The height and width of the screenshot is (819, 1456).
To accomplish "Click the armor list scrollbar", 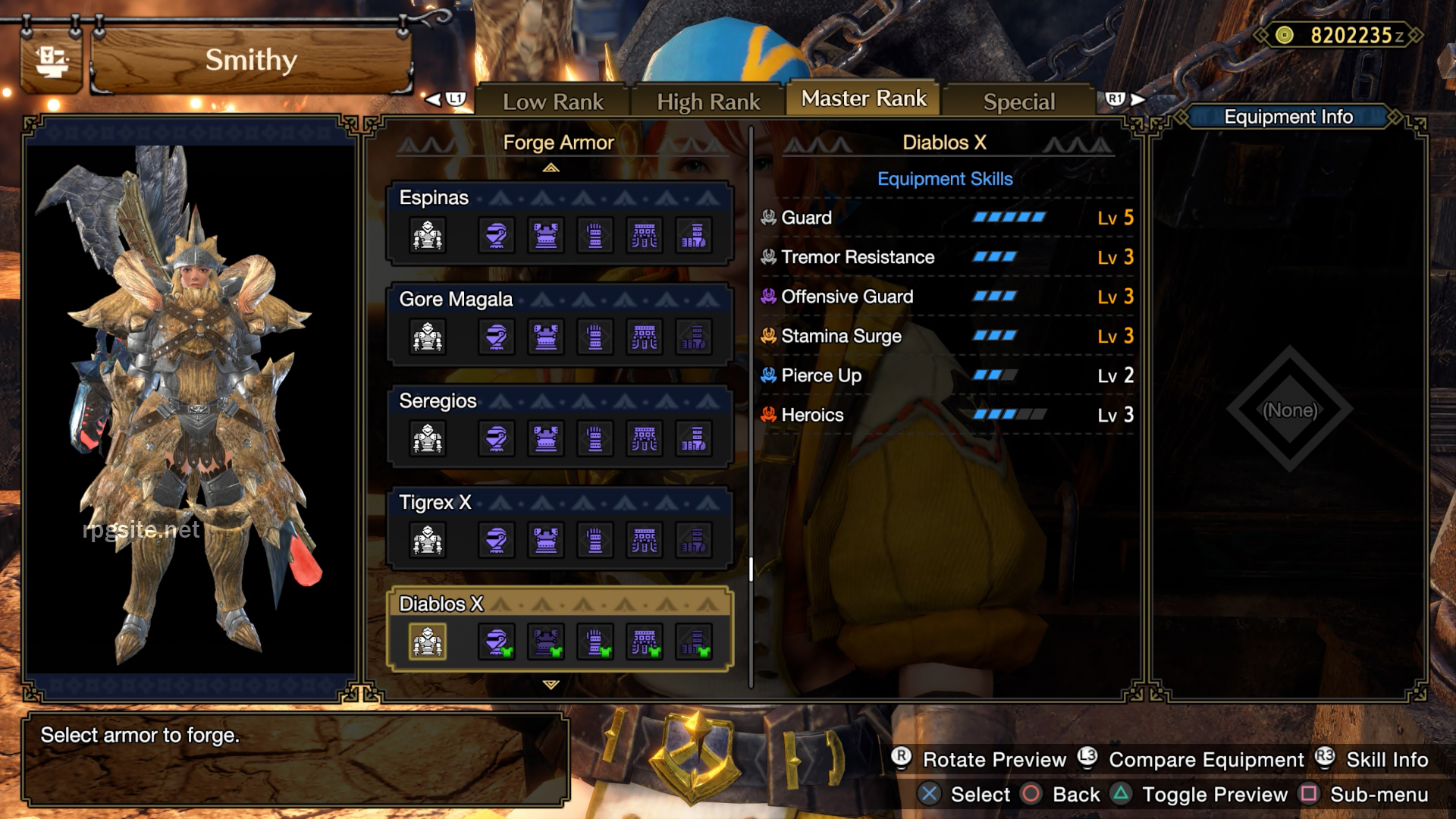I will click(x=749, y=565).
